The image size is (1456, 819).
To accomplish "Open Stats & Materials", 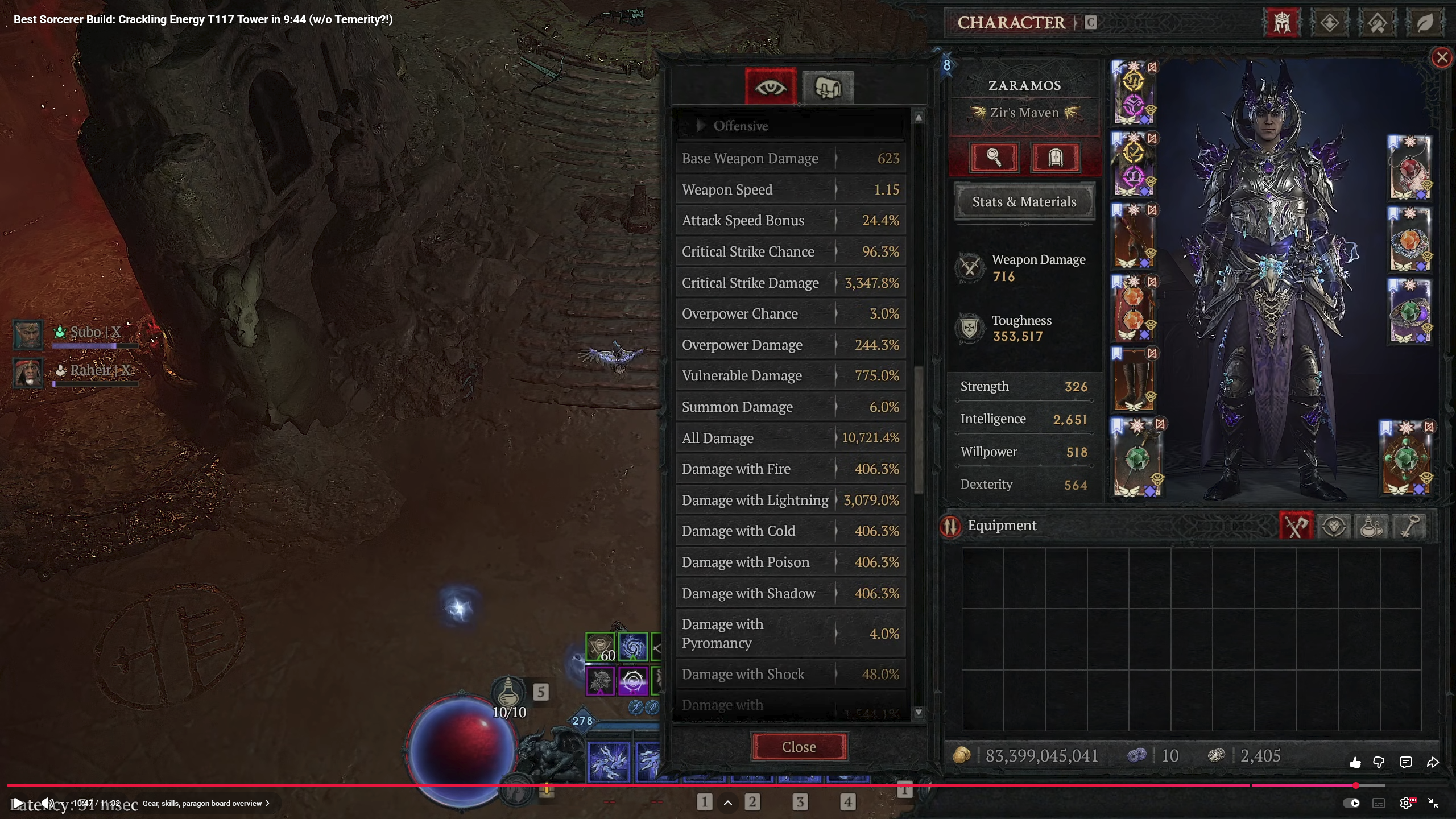I will coord(1024,202).
